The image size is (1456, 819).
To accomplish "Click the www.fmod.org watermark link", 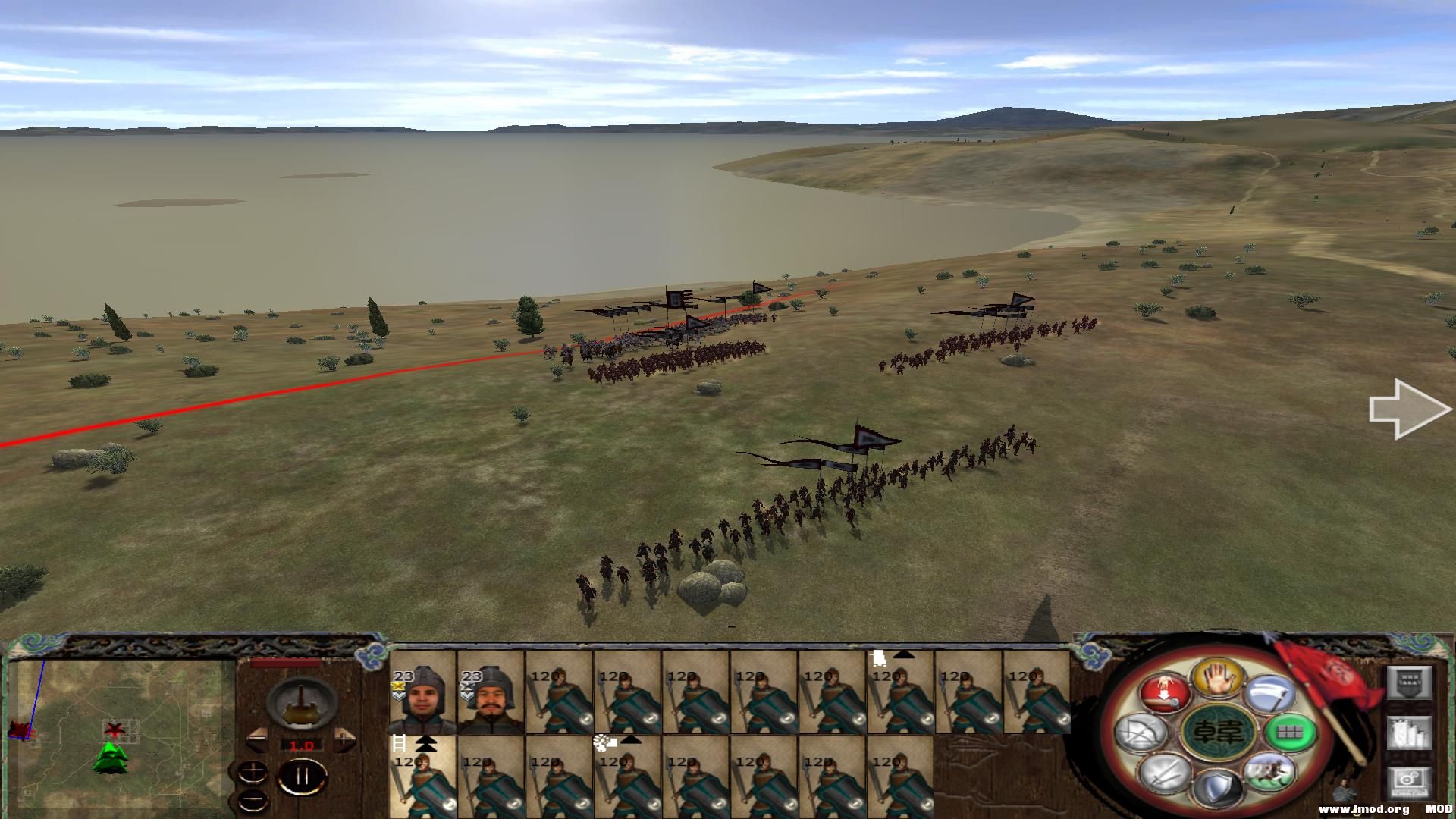I will pyautogui.click(x=1365, y=810).
